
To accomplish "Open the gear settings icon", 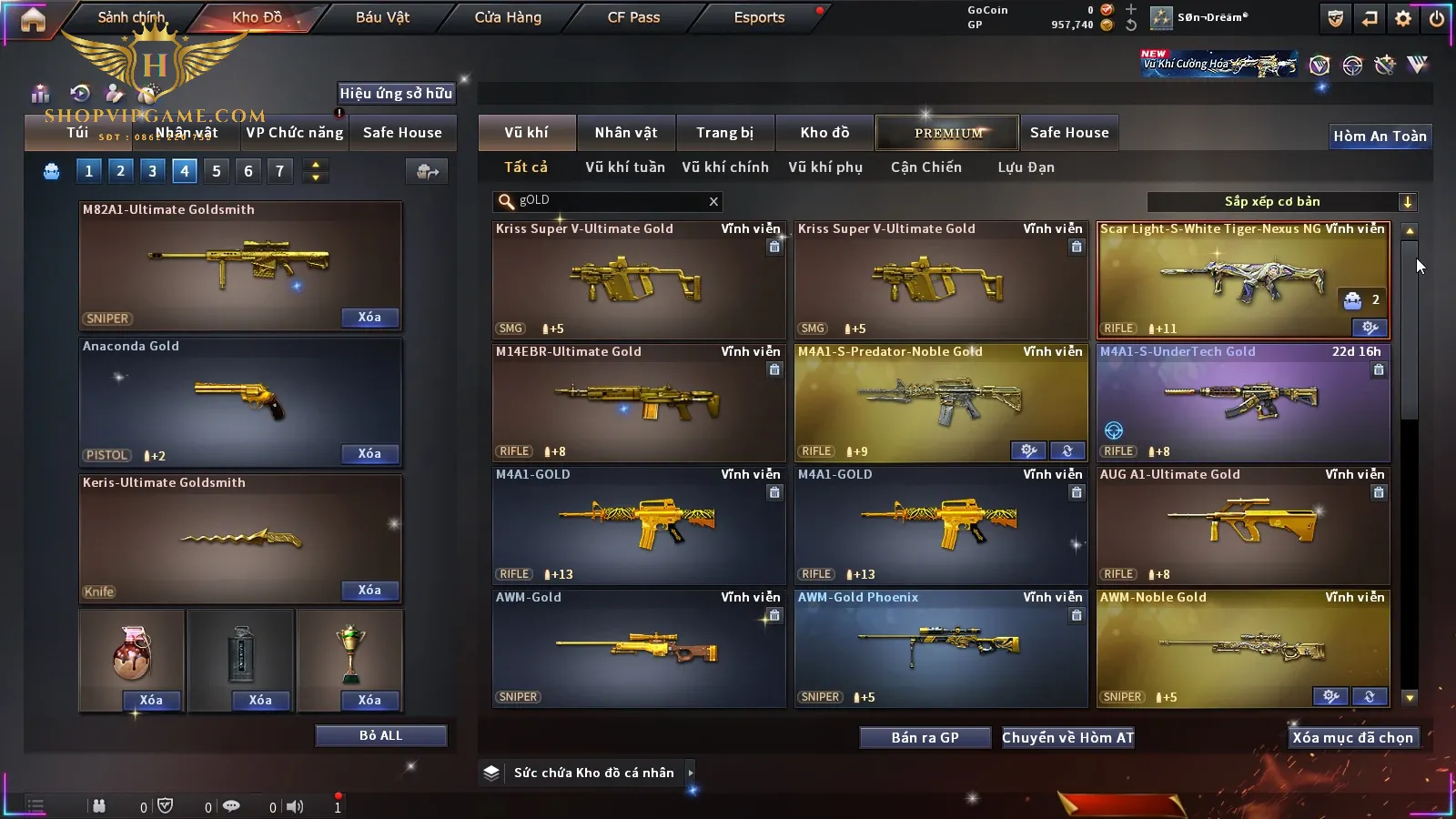I will coord(1403,18).
